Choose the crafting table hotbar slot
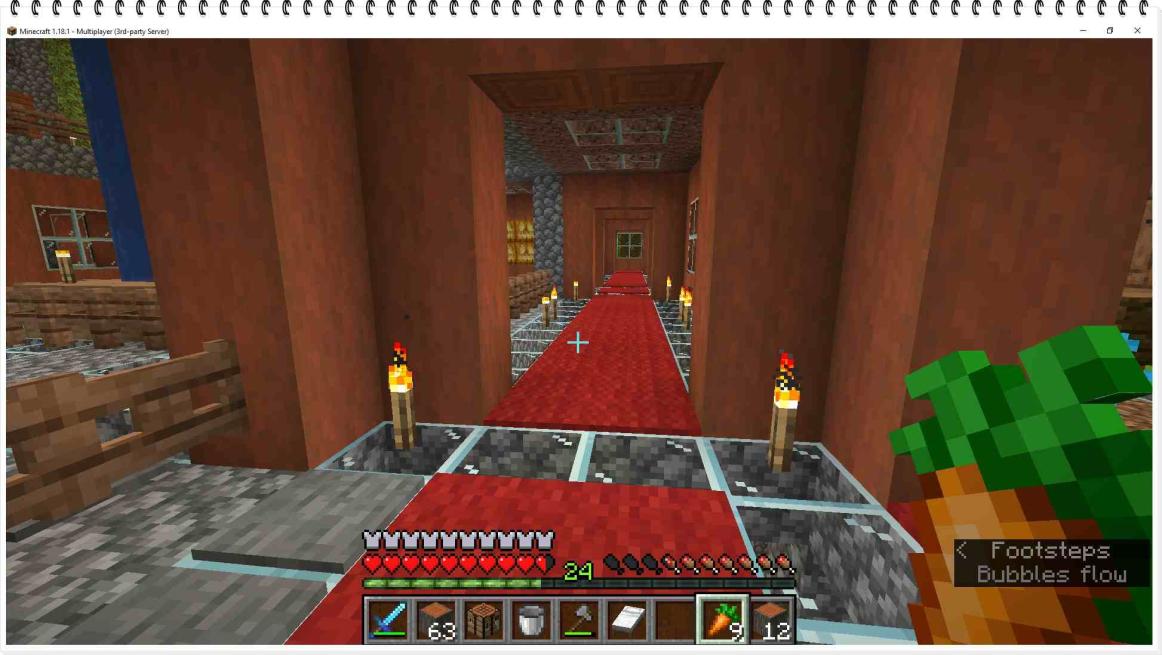 pyautogui.click(x=483, y=620)
